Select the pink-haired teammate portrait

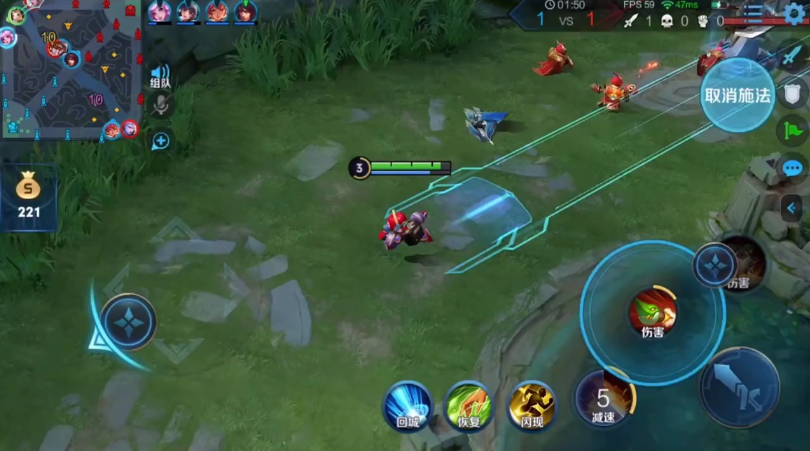(x=160, y=12)
